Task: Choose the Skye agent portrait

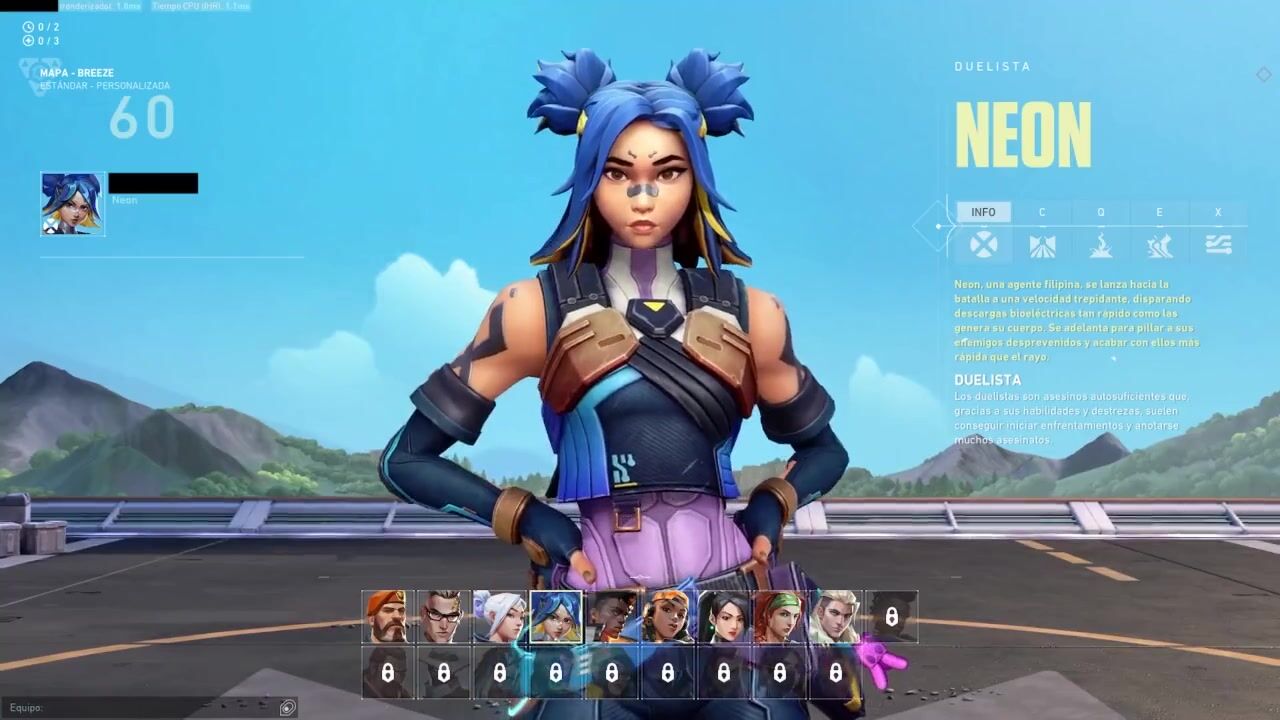Action: [x=780, y=617]
